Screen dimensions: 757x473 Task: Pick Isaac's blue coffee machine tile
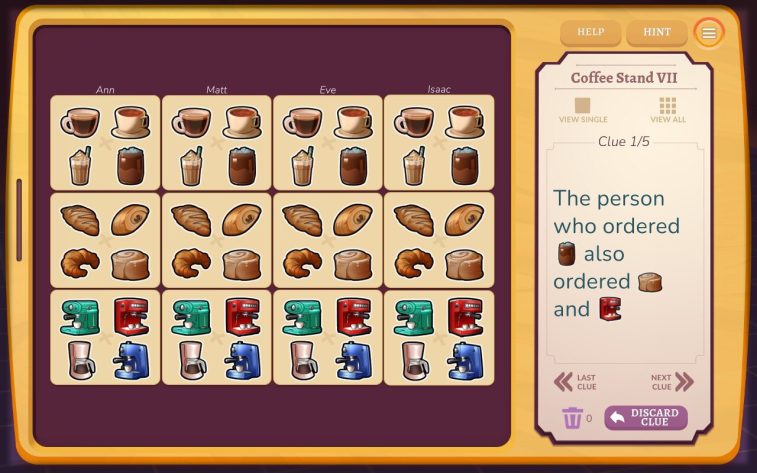(464, 360)
